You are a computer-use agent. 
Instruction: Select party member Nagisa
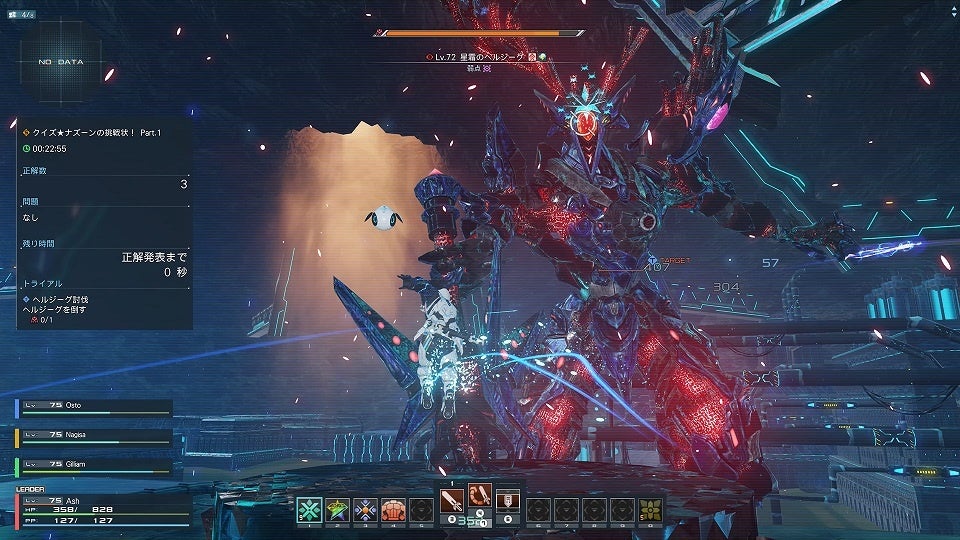(94, 436)
